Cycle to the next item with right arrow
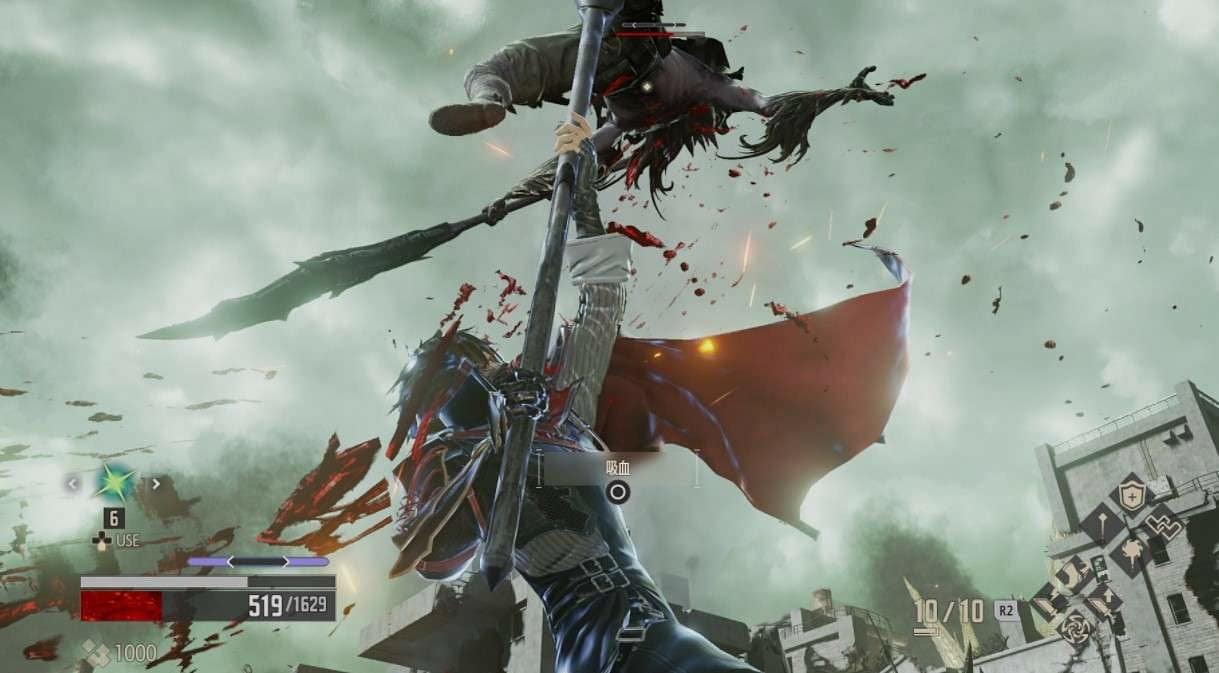 [x=155, y=484]
